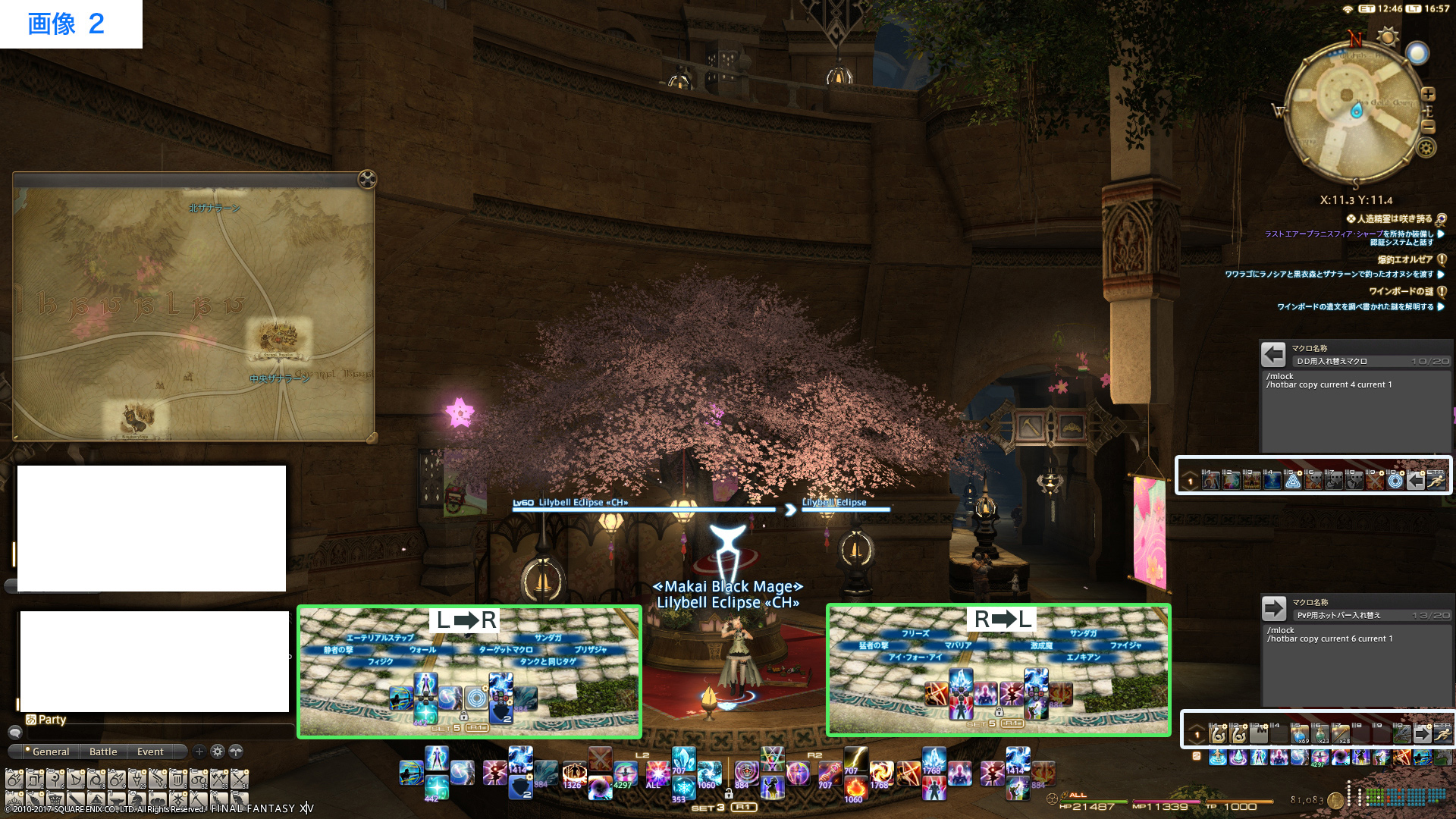Click the left-arrow macro icon beside DD用入れ替えマクロ
The image size is (1456, 819).
1273,354
